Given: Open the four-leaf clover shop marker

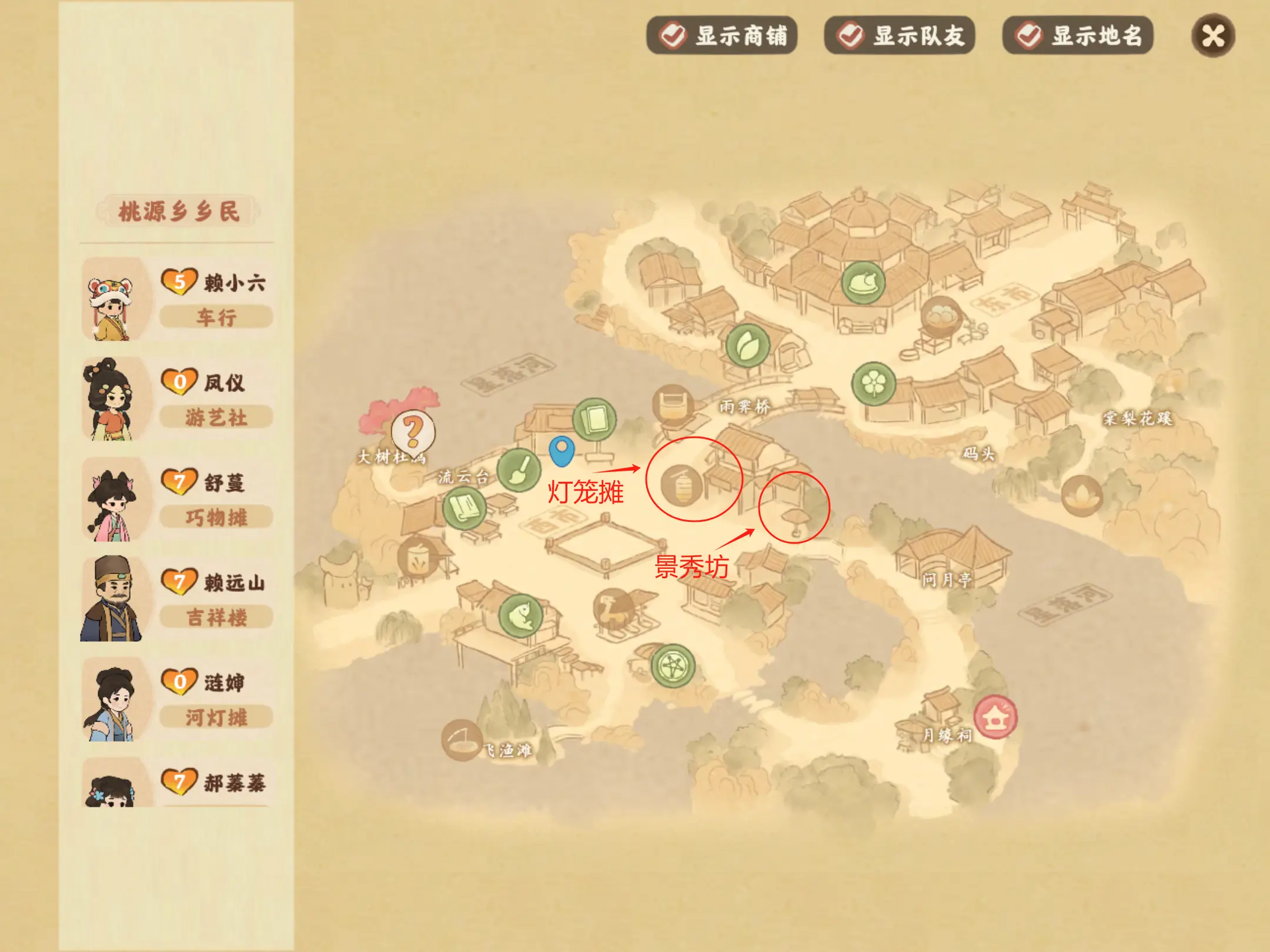Looking at the screenshot, I should (x=874, y=384).
